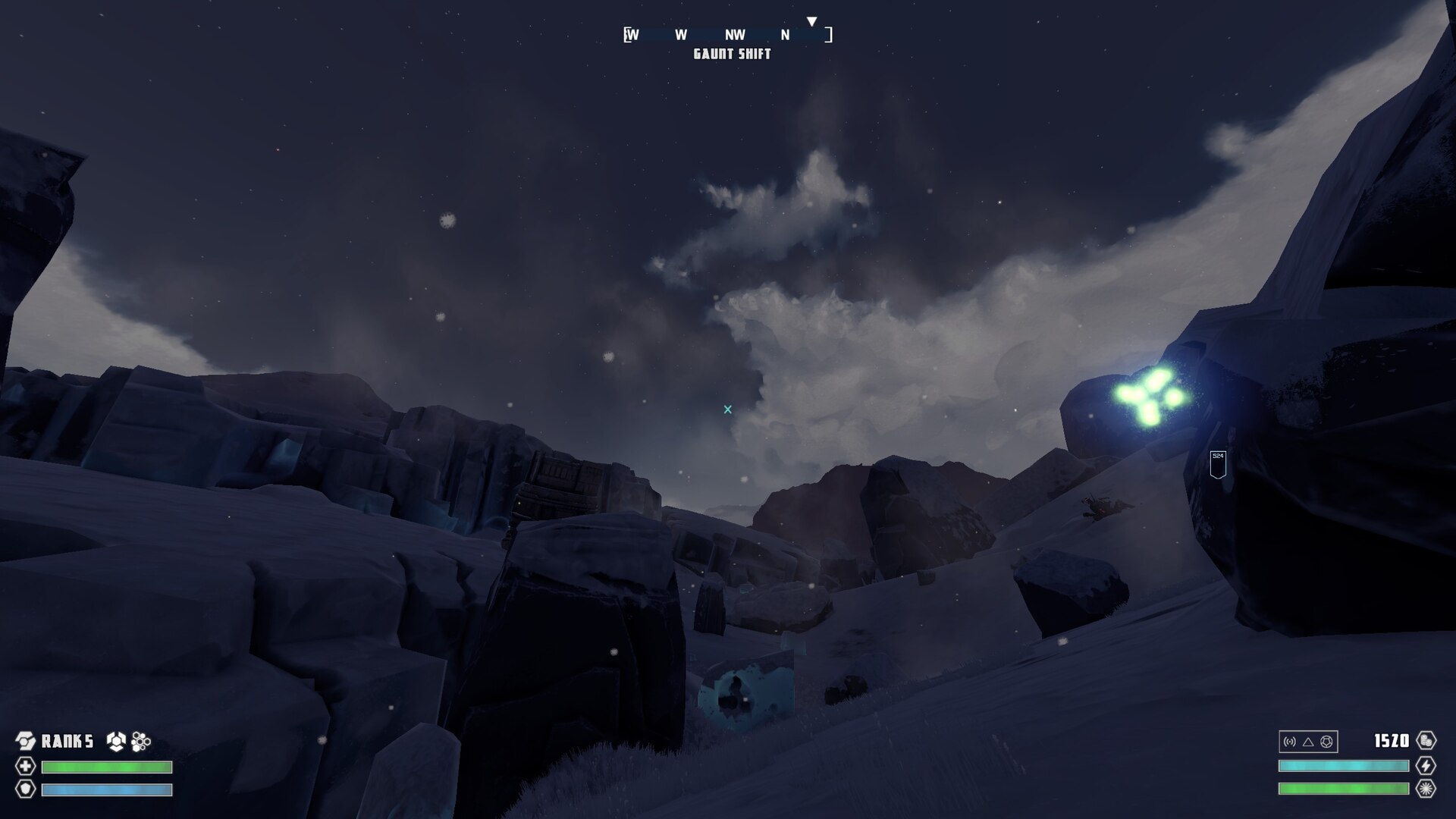This screenshot has width=1456, height=819.
Task: Click the rank hexagon emblem icon
Action: pos(26,741)
